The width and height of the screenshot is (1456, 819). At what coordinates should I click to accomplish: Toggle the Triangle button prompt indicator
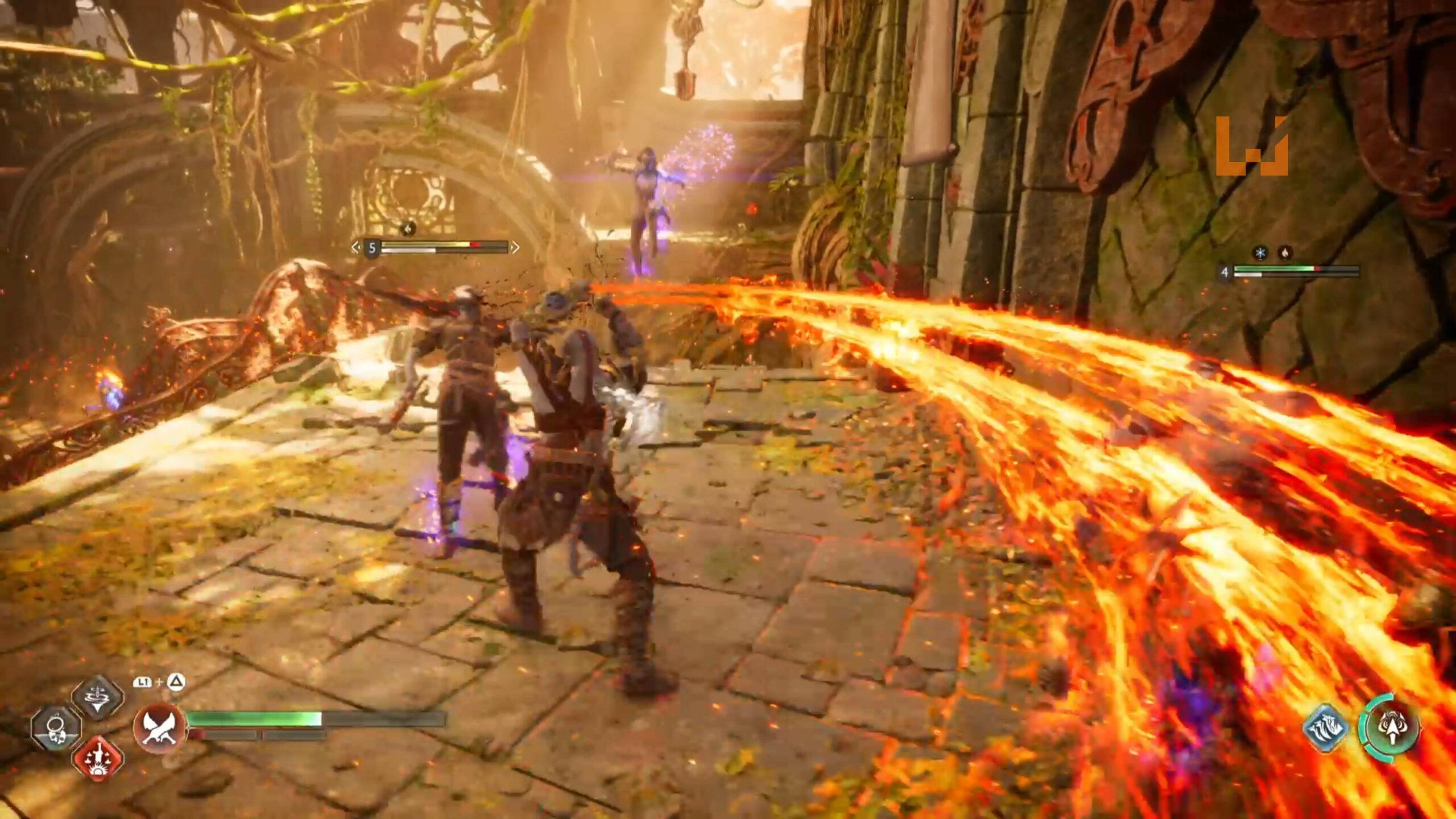[x=176, y=682]
